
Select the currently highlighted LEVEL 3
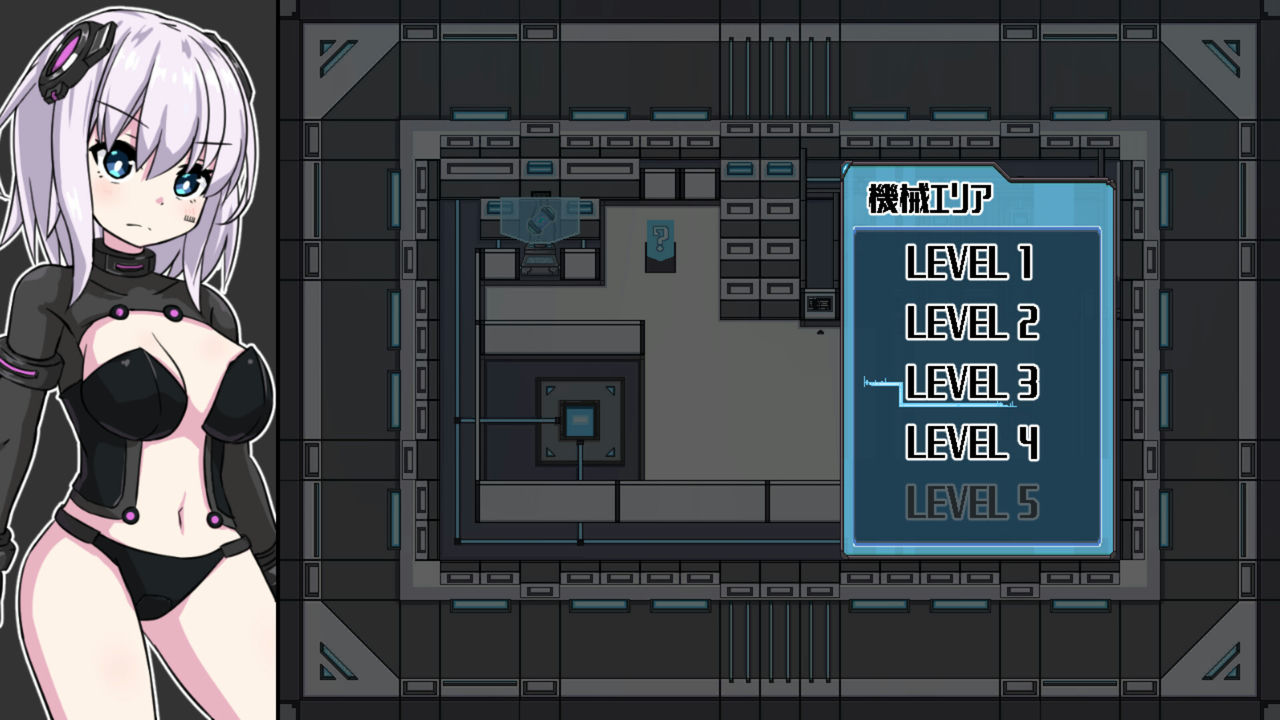(x=973, y=384)
